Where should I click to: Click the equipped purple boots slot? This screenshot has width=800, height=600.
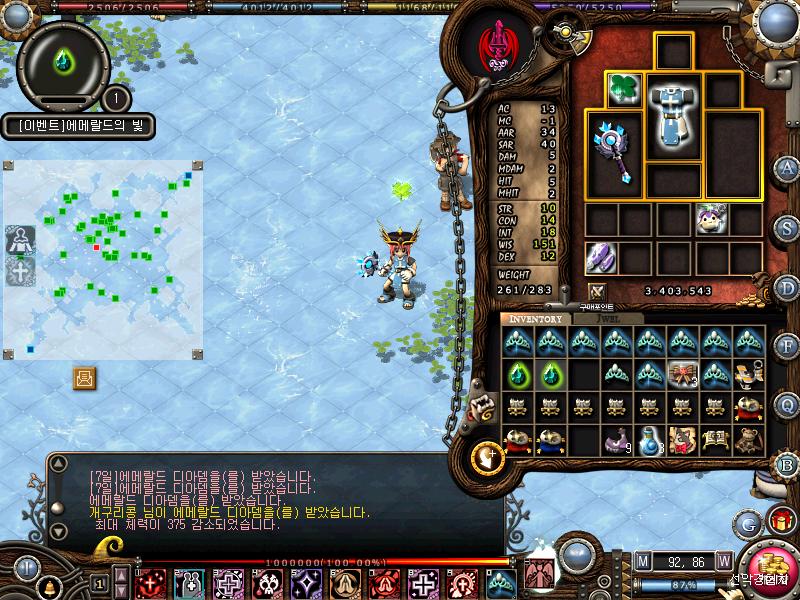click(x=602, y=257)
